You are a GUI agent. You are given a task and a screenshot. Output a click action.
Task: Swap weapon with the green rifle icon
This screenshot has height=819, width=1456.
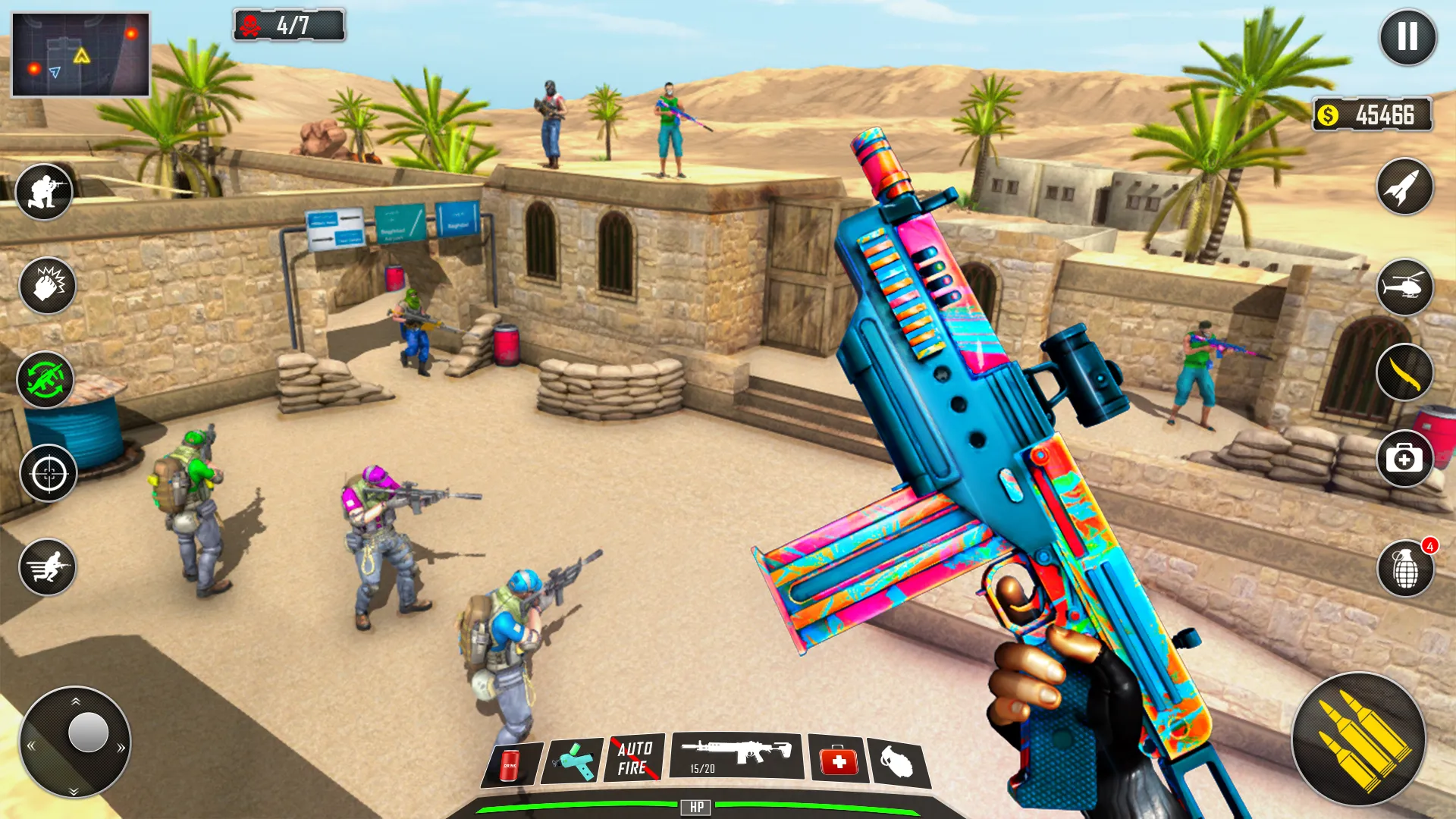click(x=45, y=380)
